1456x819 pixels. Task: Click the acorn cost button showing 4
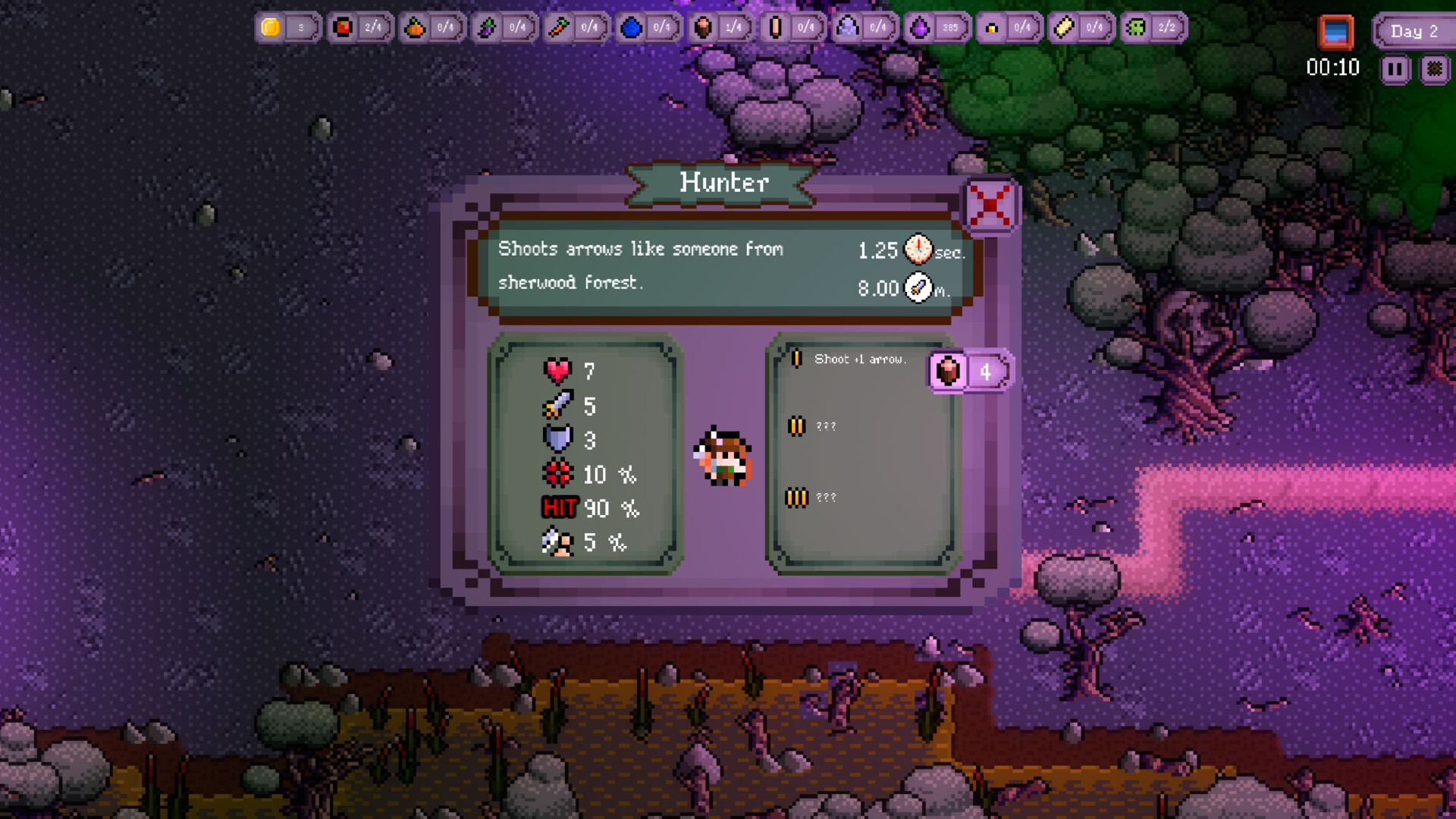(971, 372)
